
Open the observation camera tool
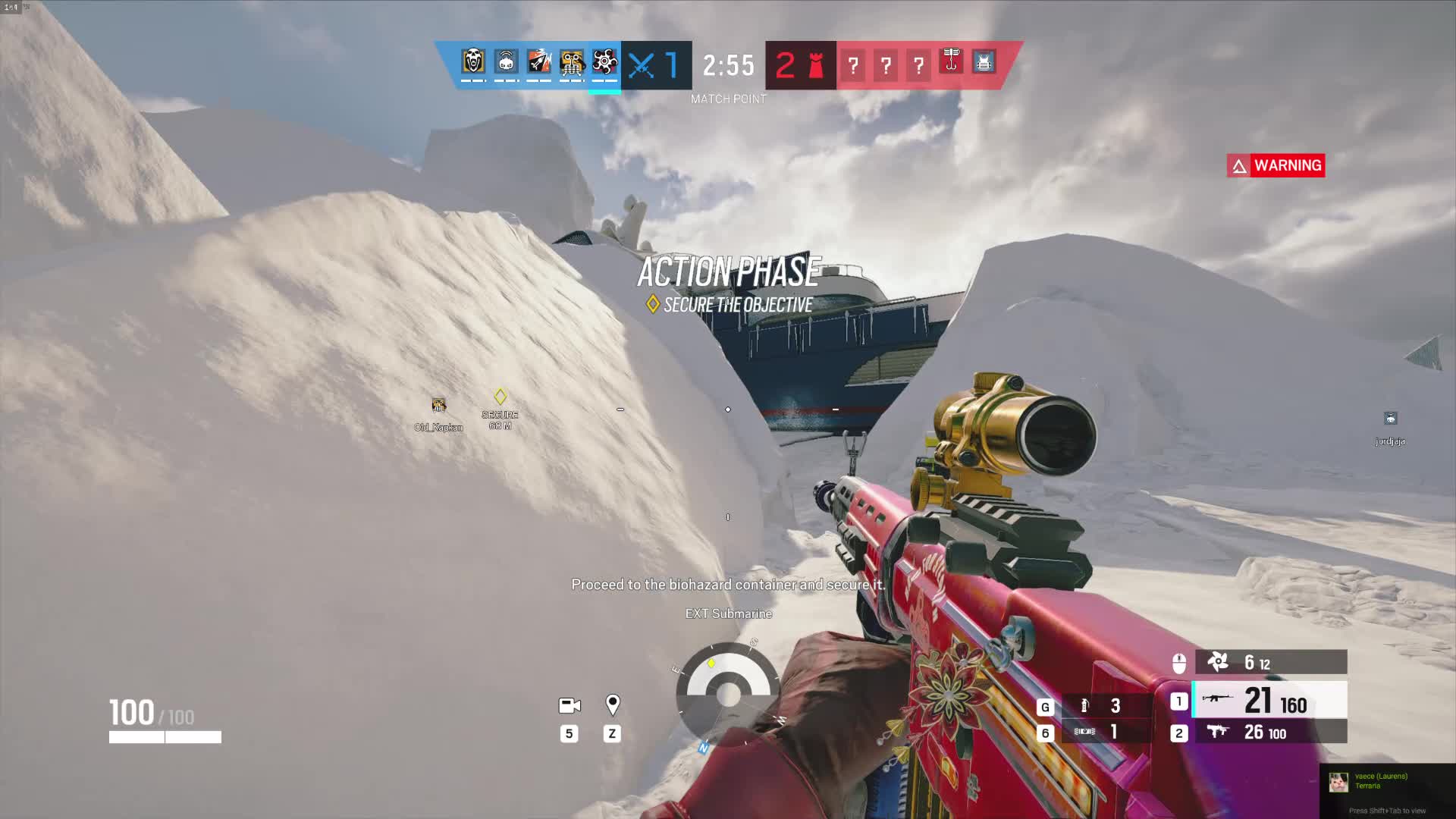[x=570, y=706]
